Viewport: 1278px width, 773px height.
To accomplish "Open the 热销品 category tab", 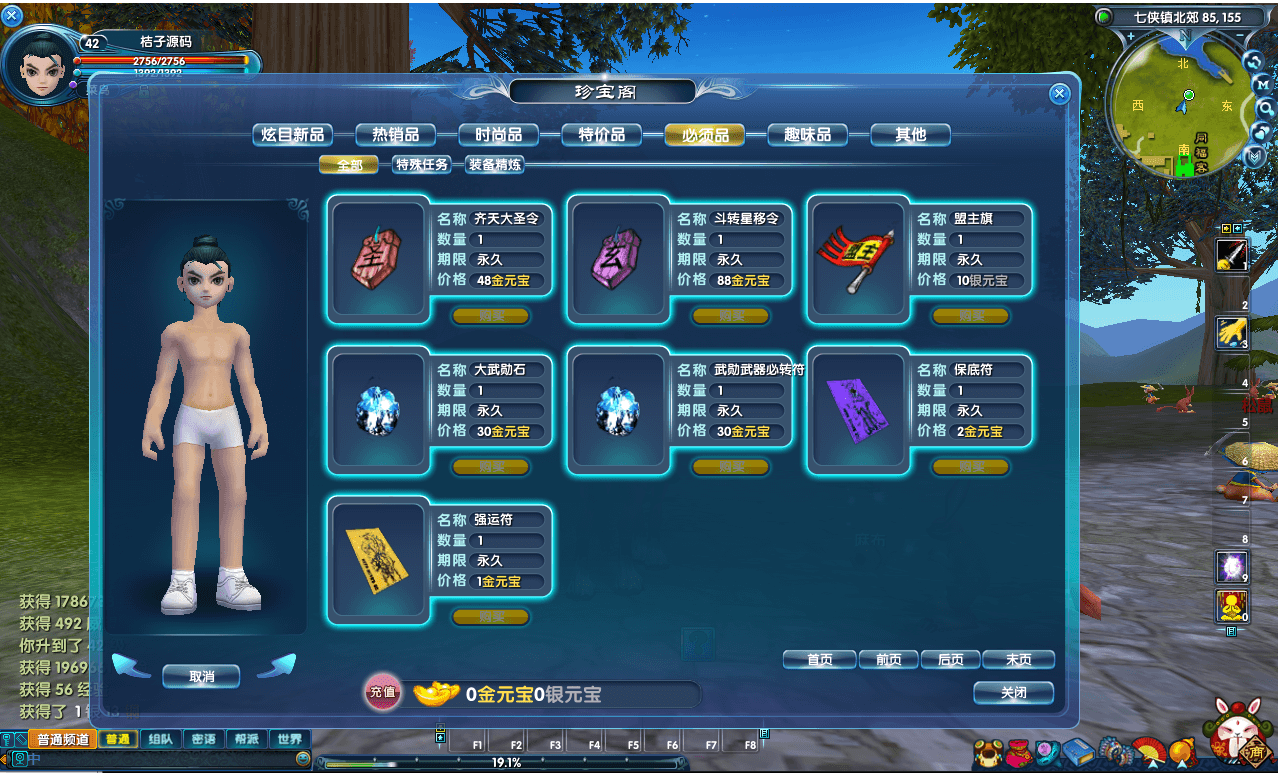I will click(x=395, y=135).
